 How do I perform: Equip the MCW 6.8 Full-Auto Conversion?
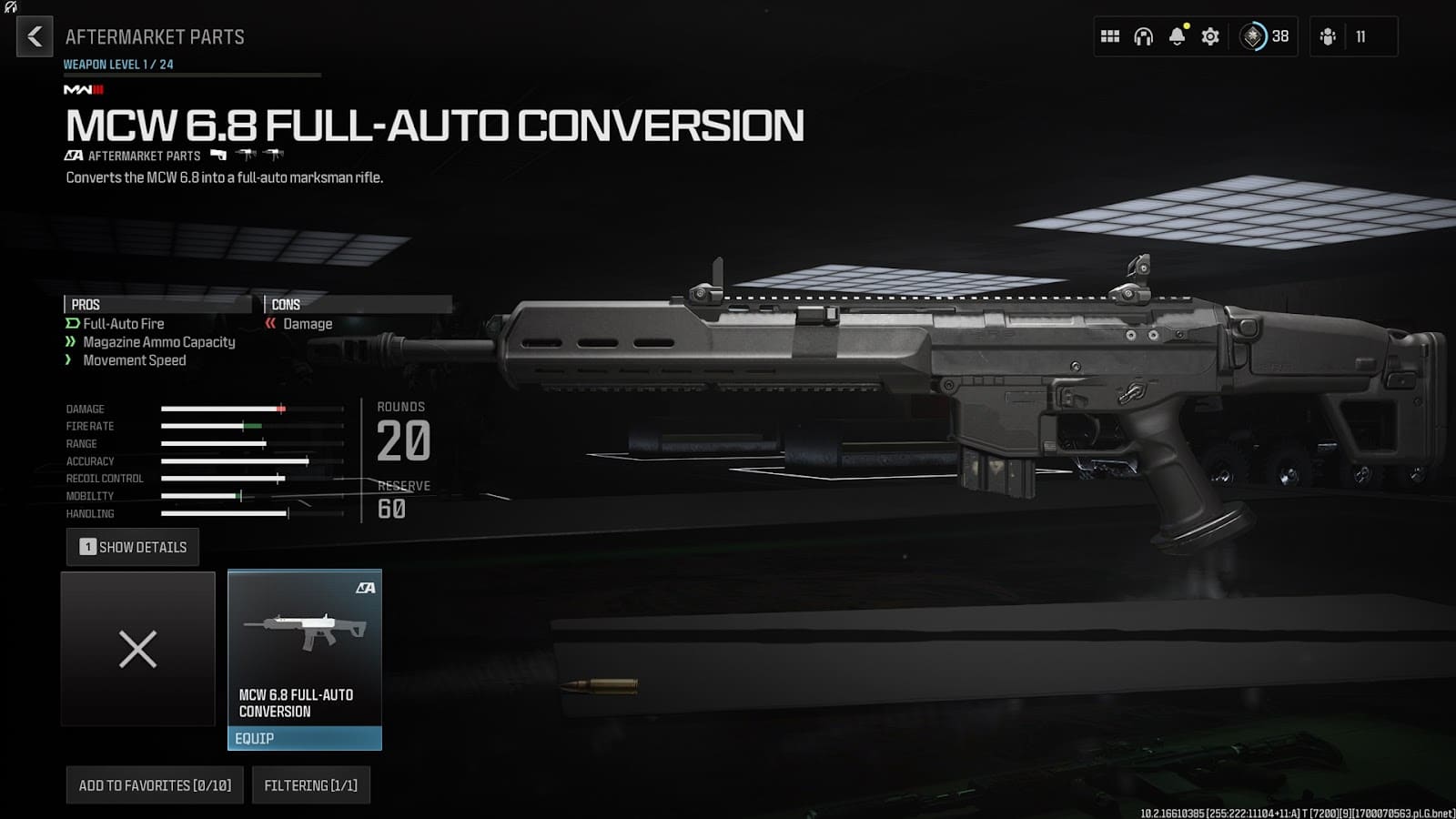click(x=304, y=738)
